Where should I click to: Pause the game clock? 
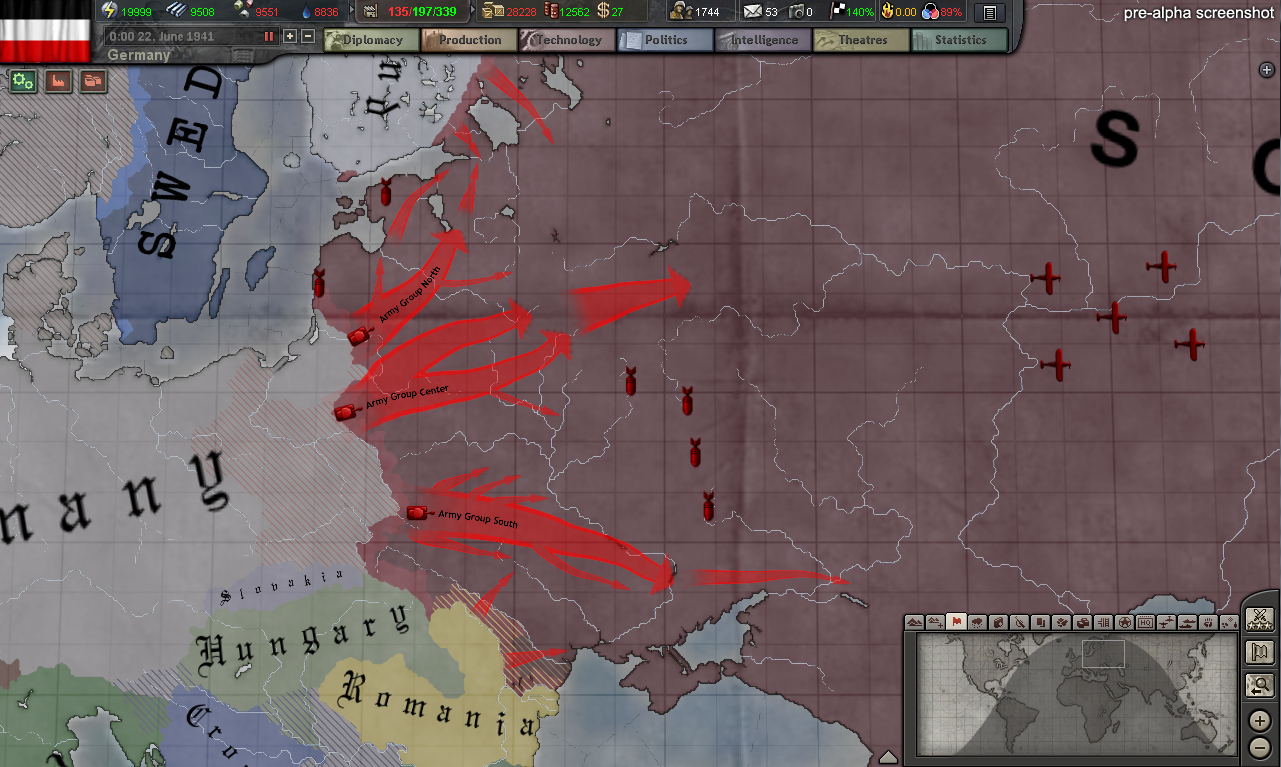click(x=269, y=36)
